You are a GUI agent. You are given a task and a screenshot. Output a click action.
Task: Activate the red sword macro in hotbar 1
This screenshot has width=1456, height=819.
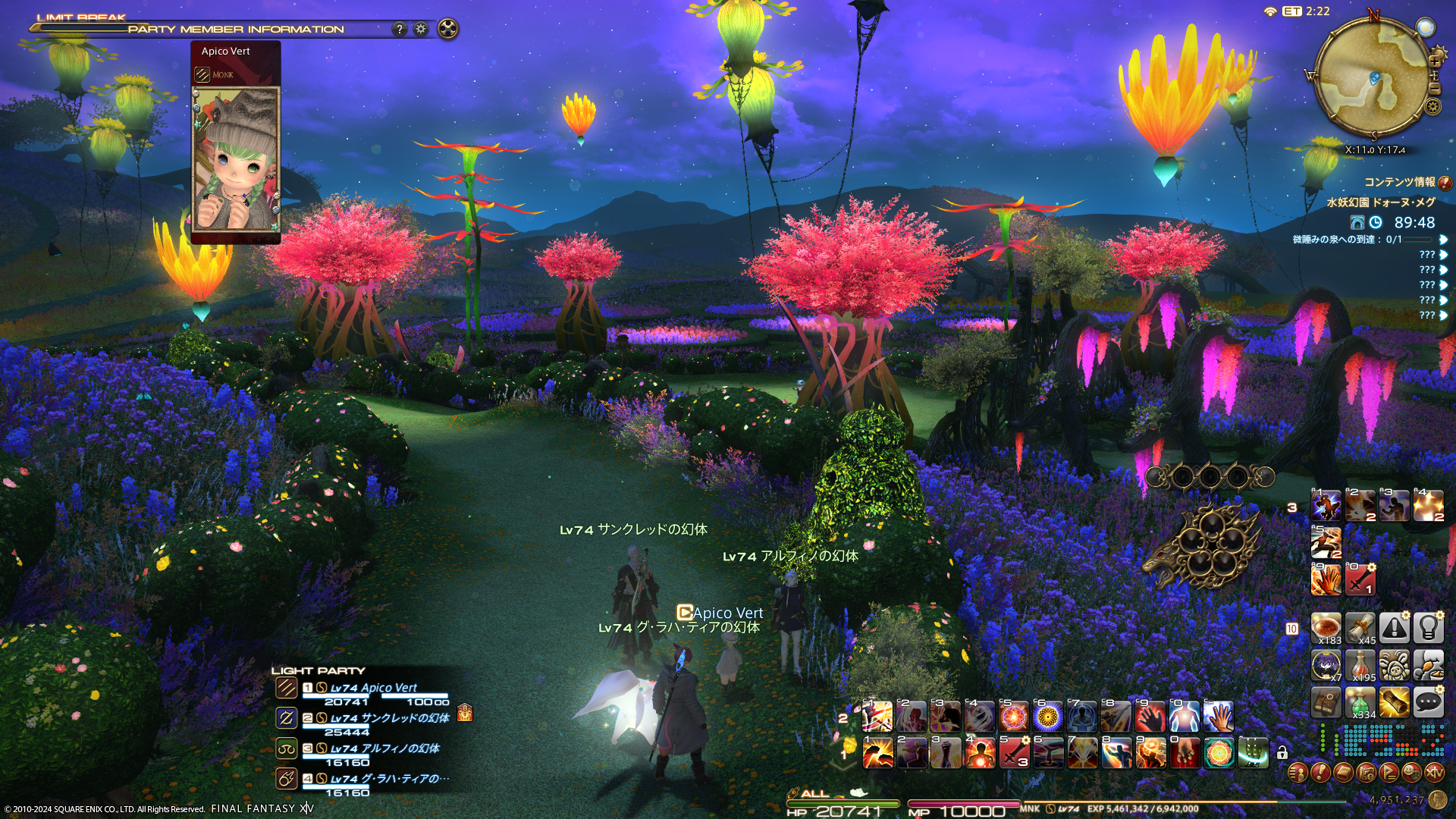tap(1014, 752)
